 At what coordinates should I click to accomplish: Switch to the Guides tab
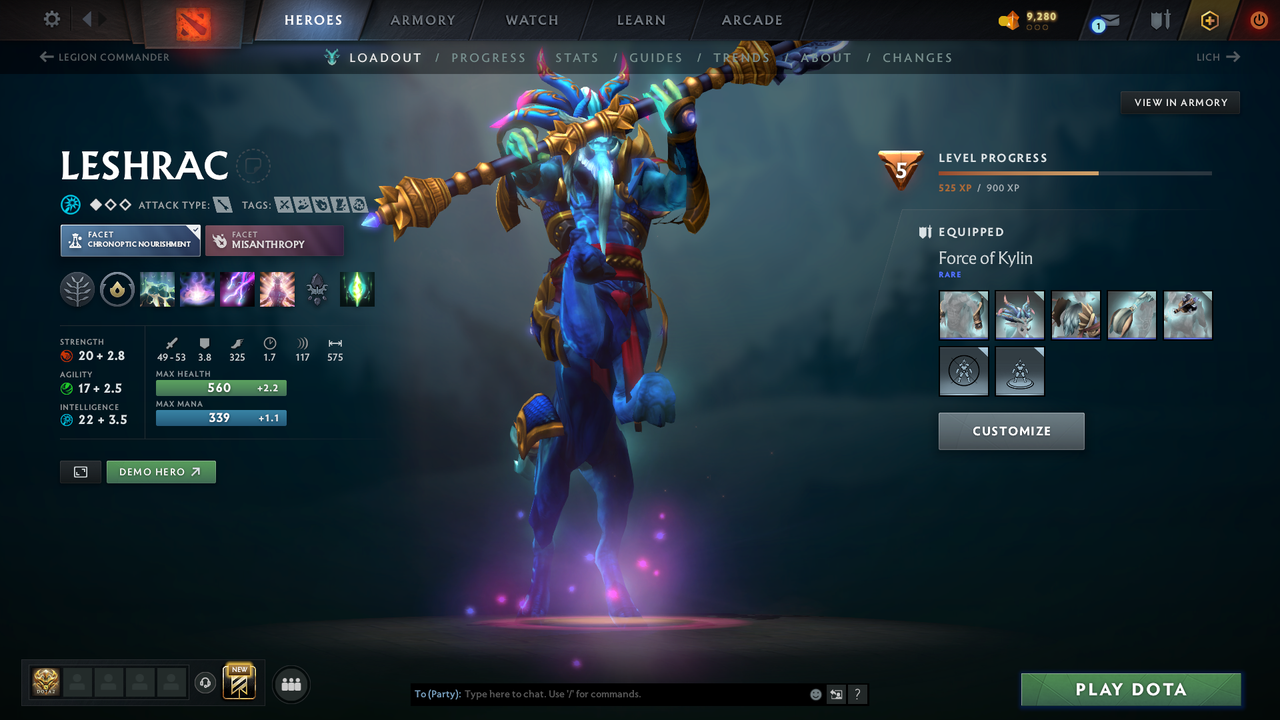pos(656,57)
